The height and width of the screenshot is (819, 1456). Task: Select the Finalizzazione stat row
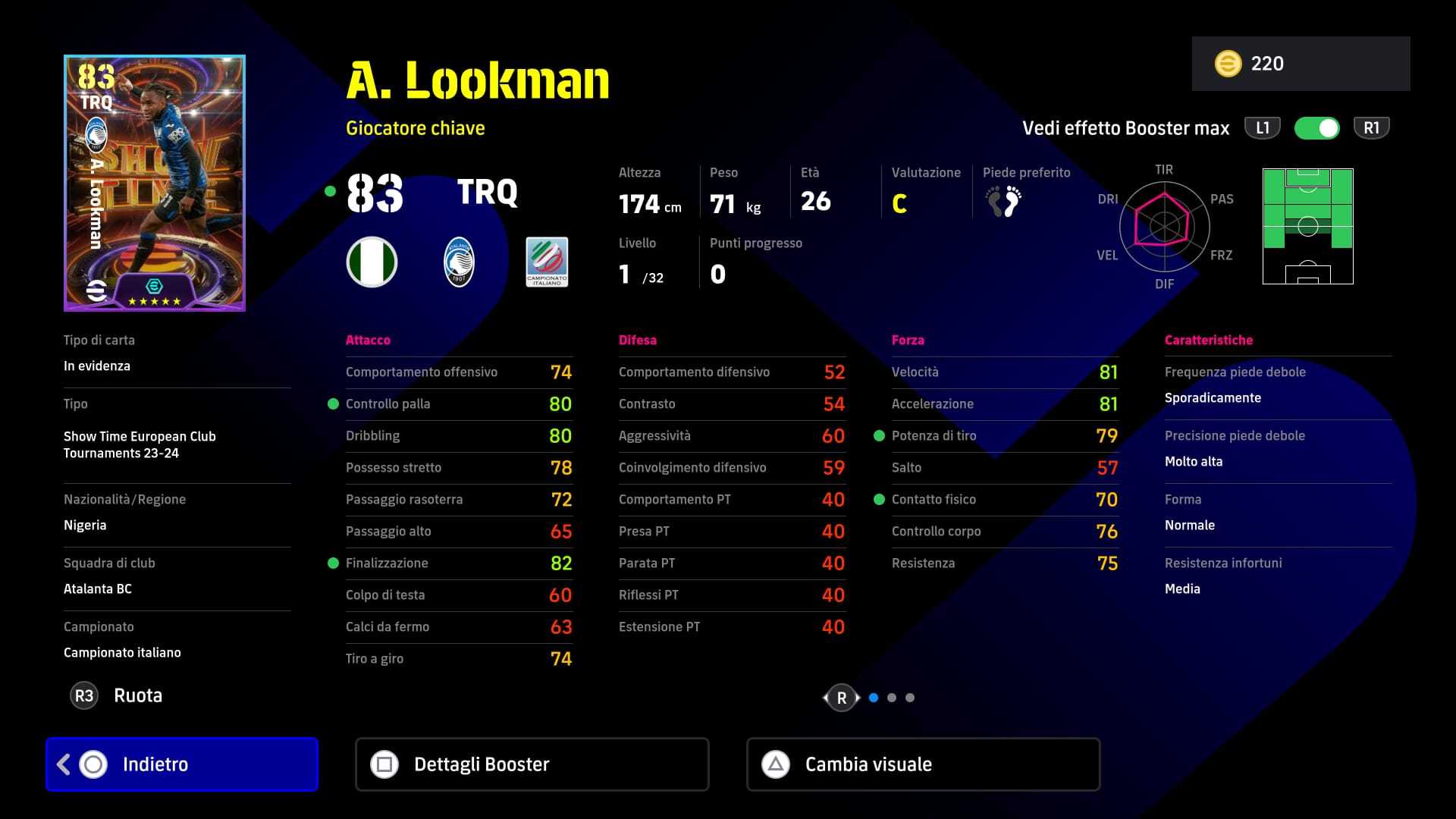click(459, 563)
